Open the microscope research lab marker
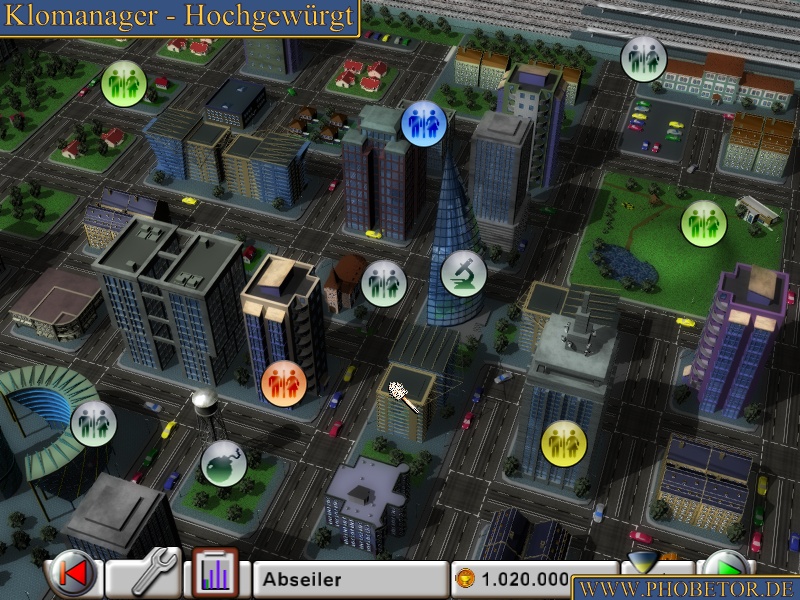This screenshot has height=600, width=800. pos(464,272)
